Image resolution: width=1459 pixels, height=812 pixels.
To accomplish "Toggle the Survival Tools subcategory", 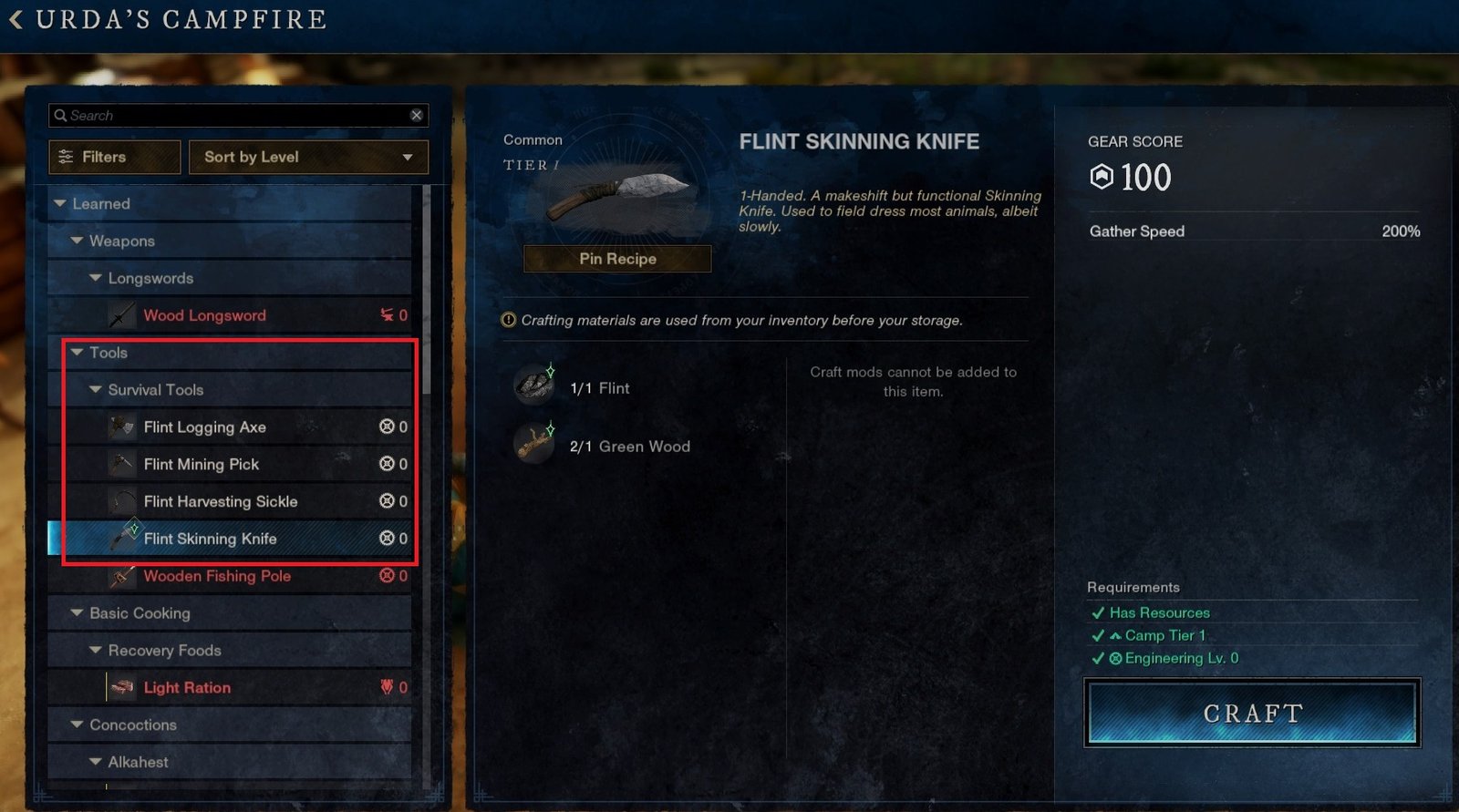I will (x=96, y=390).
